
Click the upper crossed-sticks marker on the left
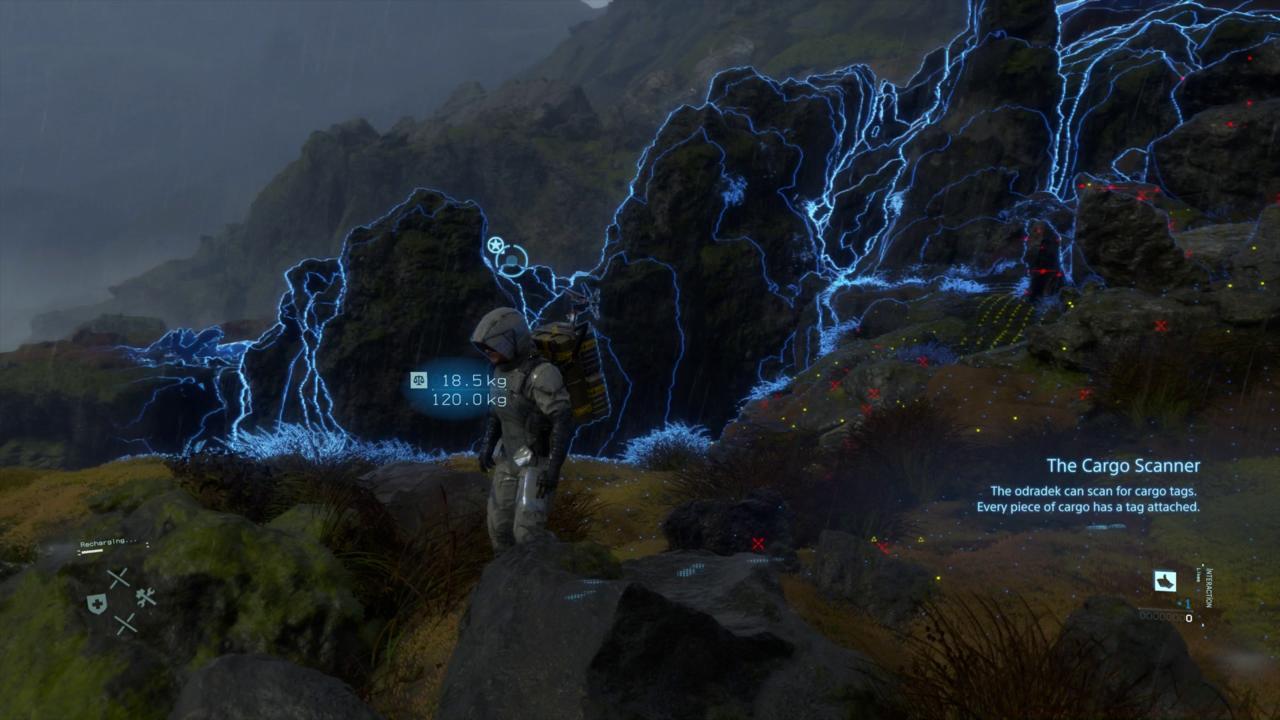(118, 578)
